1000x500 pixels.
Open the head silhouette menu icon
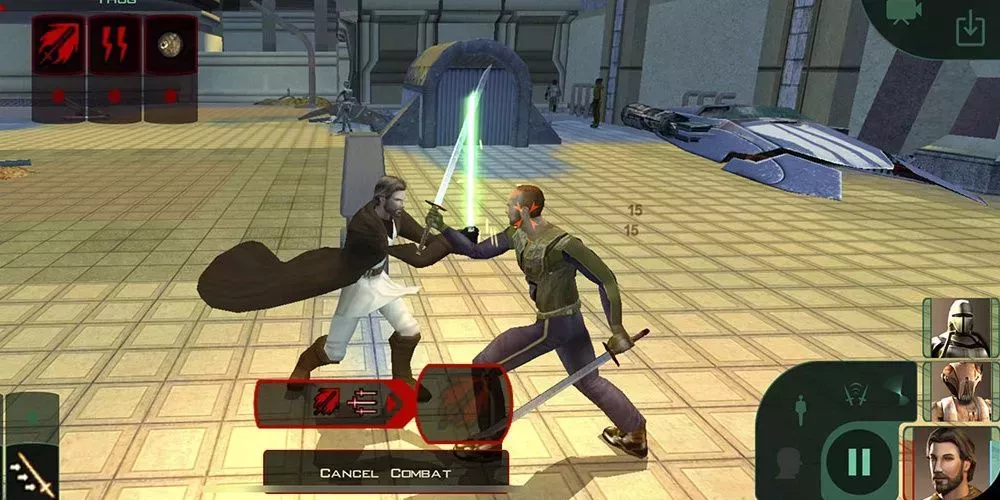790,463
